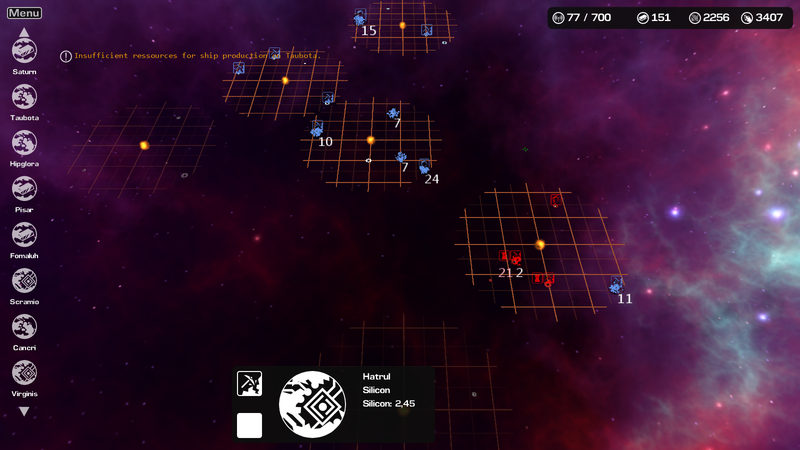Choose planet Cancri from the sidebar
The width and height of the screenshot is (800, 450).
pyautogui.click(x=24, y=327)
